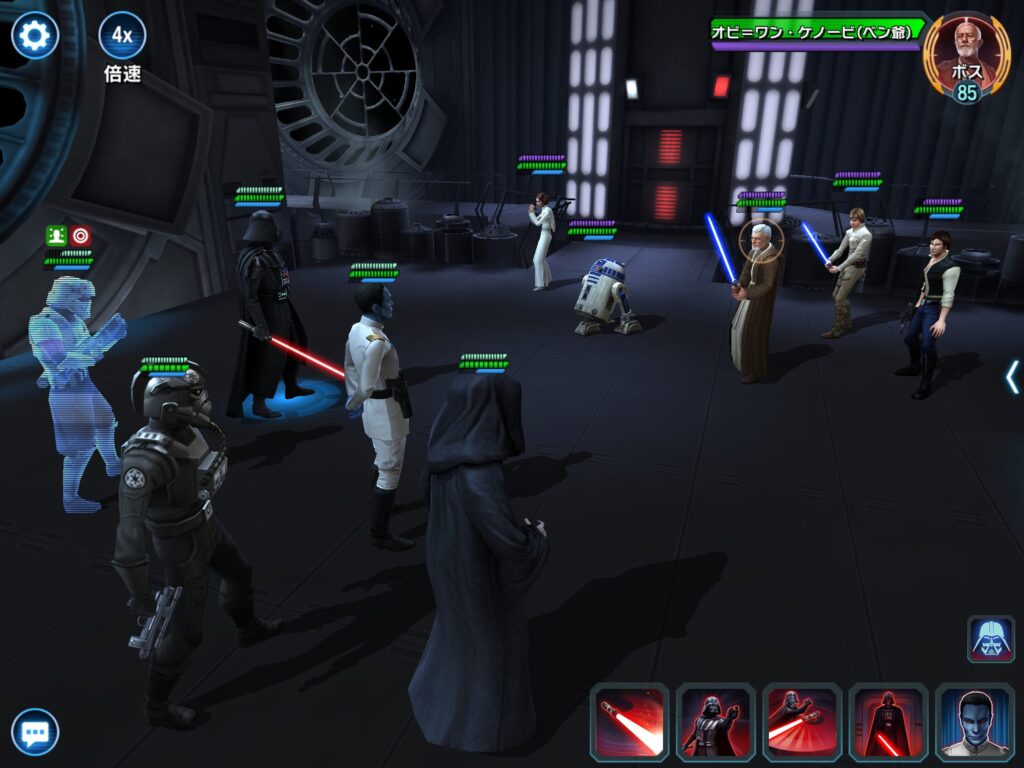
Task: Activate the Vader standing in doorway ability
Action: click(x=888, y=723)
